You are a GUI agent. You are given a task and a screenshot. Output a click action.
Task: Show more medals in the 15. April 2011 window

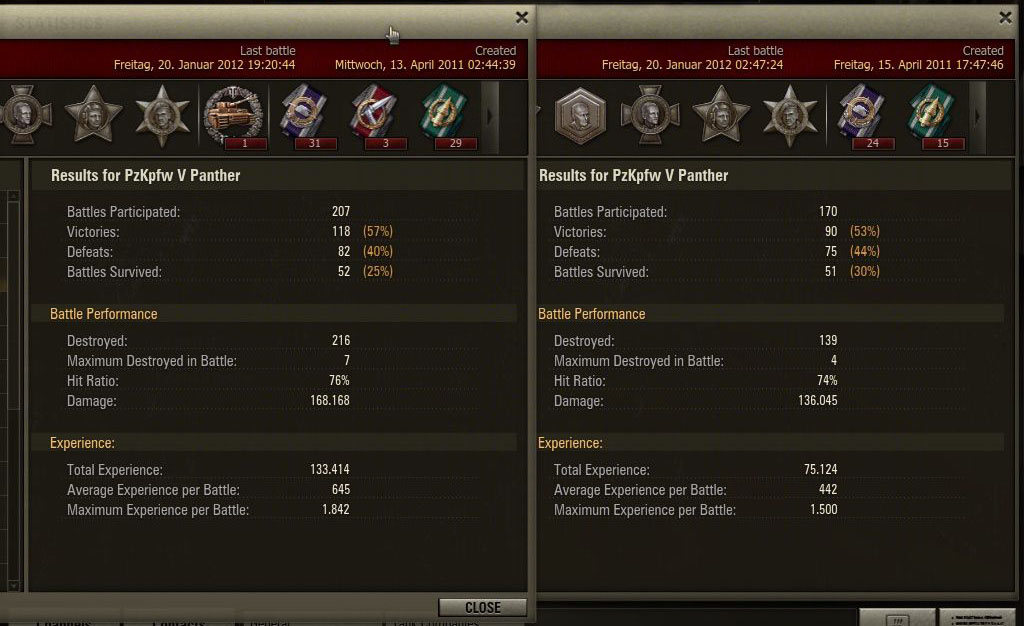pos(977,116)
